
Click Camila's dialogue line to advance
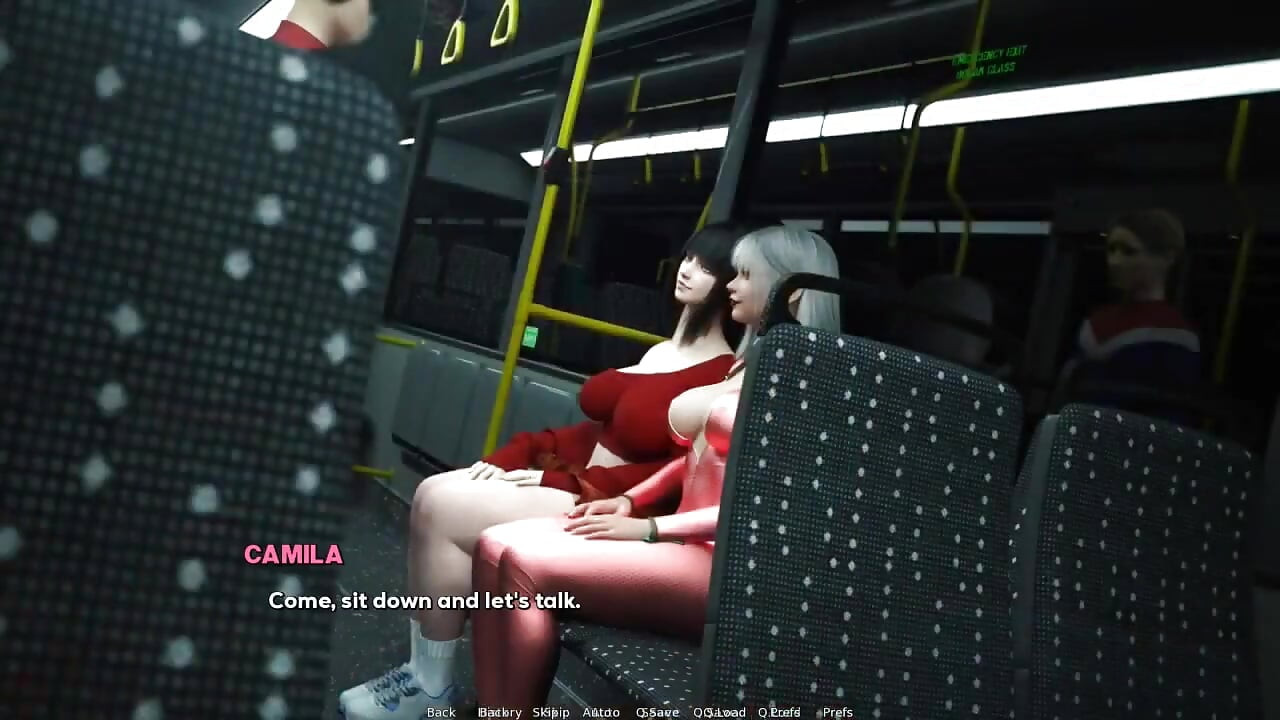(x=423, y=601)
